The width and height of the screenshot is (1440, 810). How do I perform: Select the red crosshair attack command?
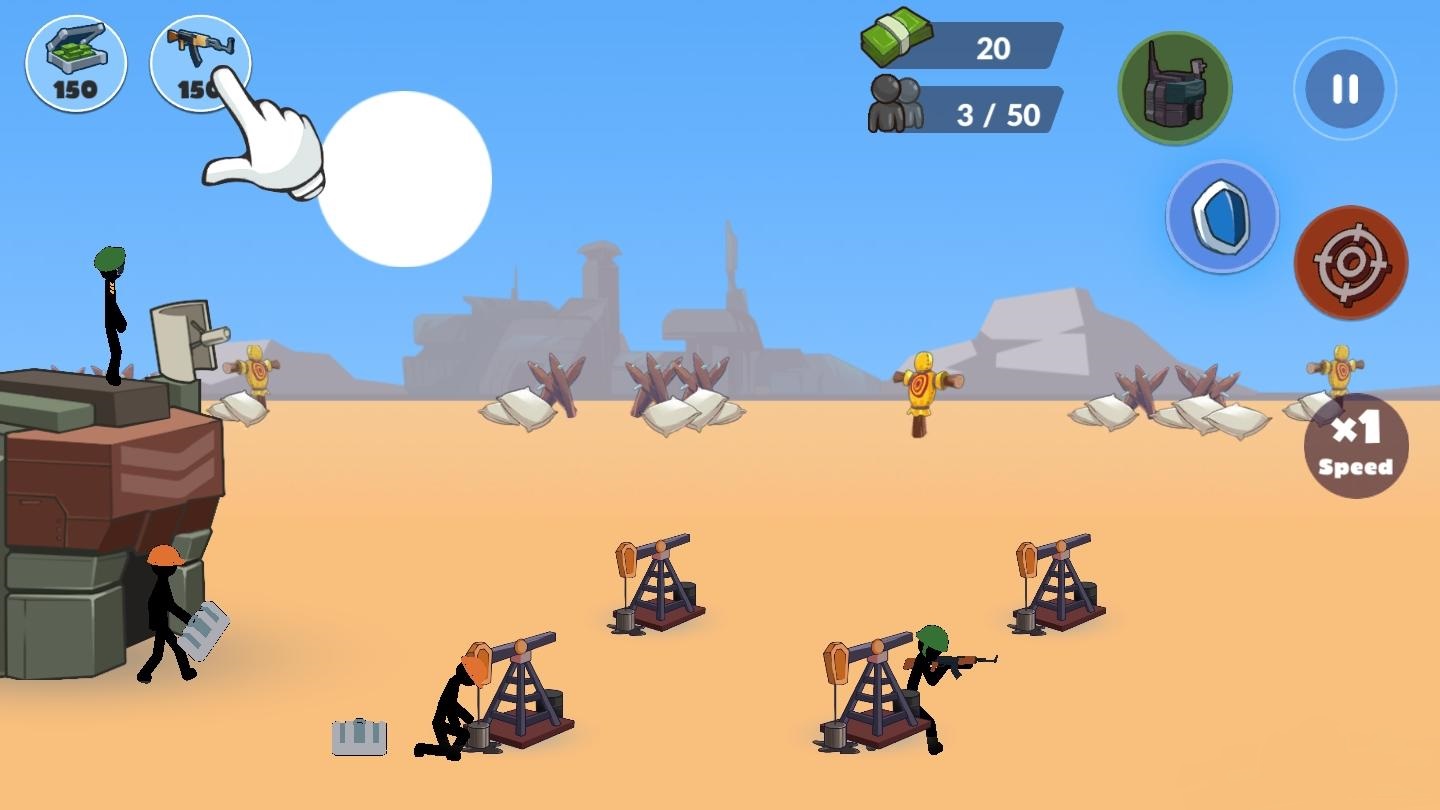(x=1351, y=263)
